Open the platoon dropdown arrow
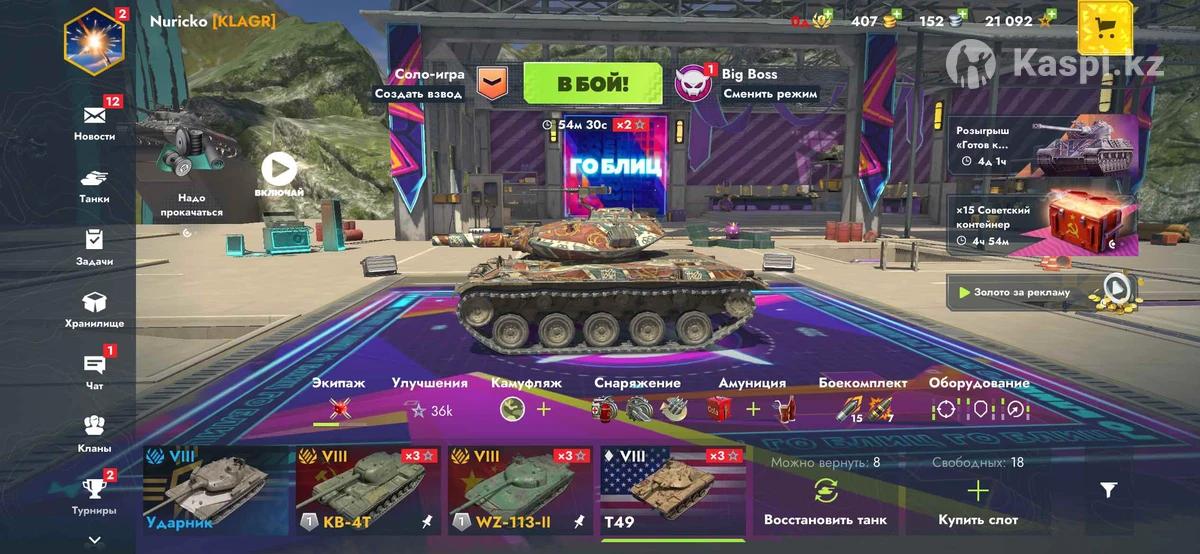This screenshot has width=1200, height=554. click(492, 84)
